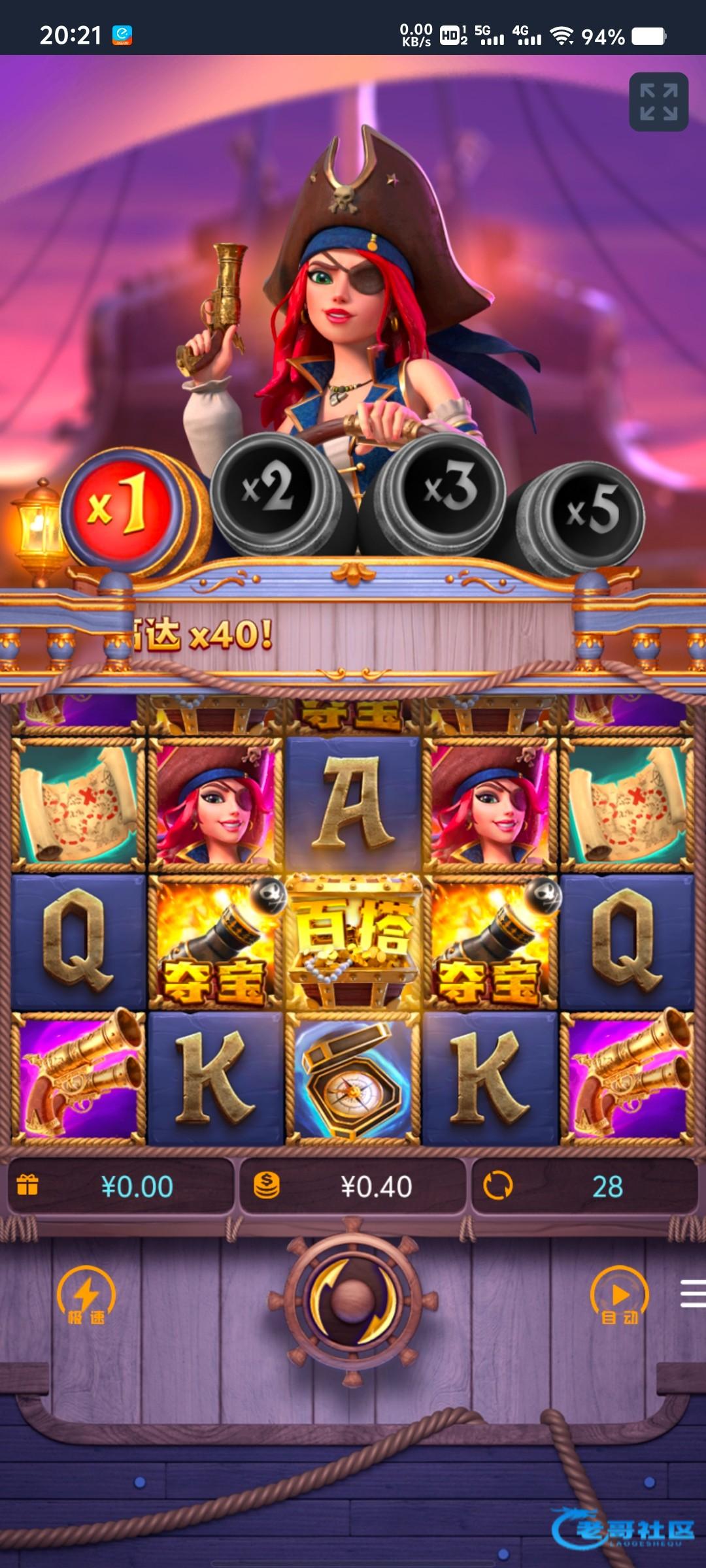Open the gift box winnings panel
706x1568 pixels.
[x=121, y=1186]
